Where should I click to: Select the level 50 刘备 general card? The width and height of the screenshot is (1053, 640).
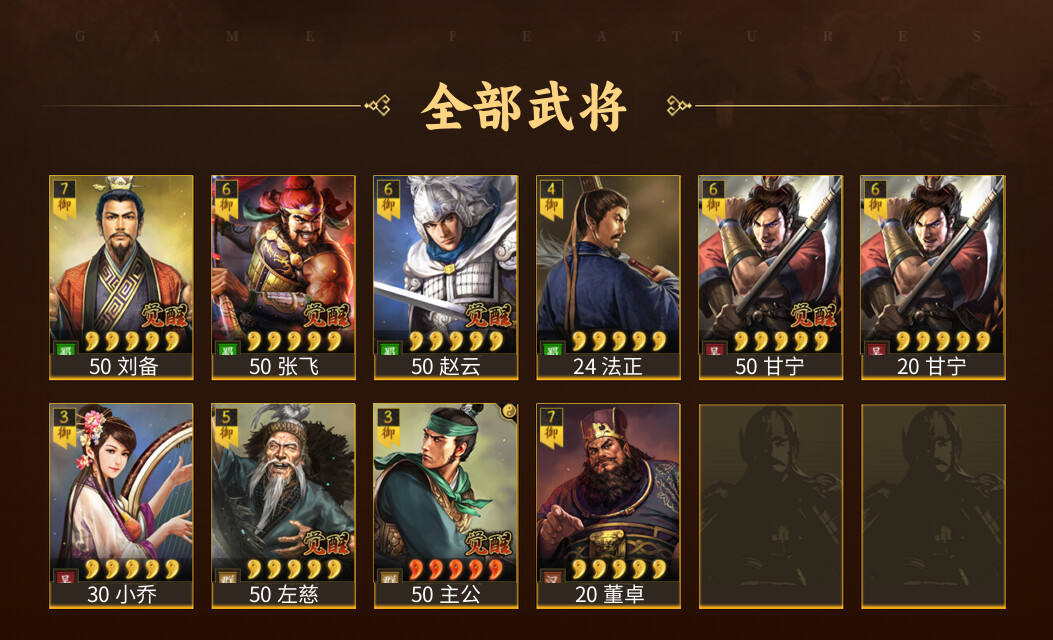tap(121, 276)
